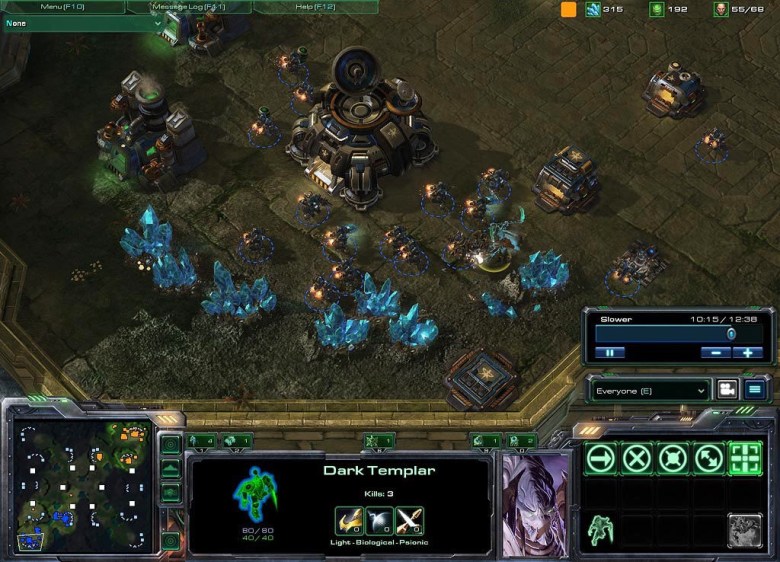This screenshot has width=780, height=562.
Task: Pause the replay playback
Action: 610,352
